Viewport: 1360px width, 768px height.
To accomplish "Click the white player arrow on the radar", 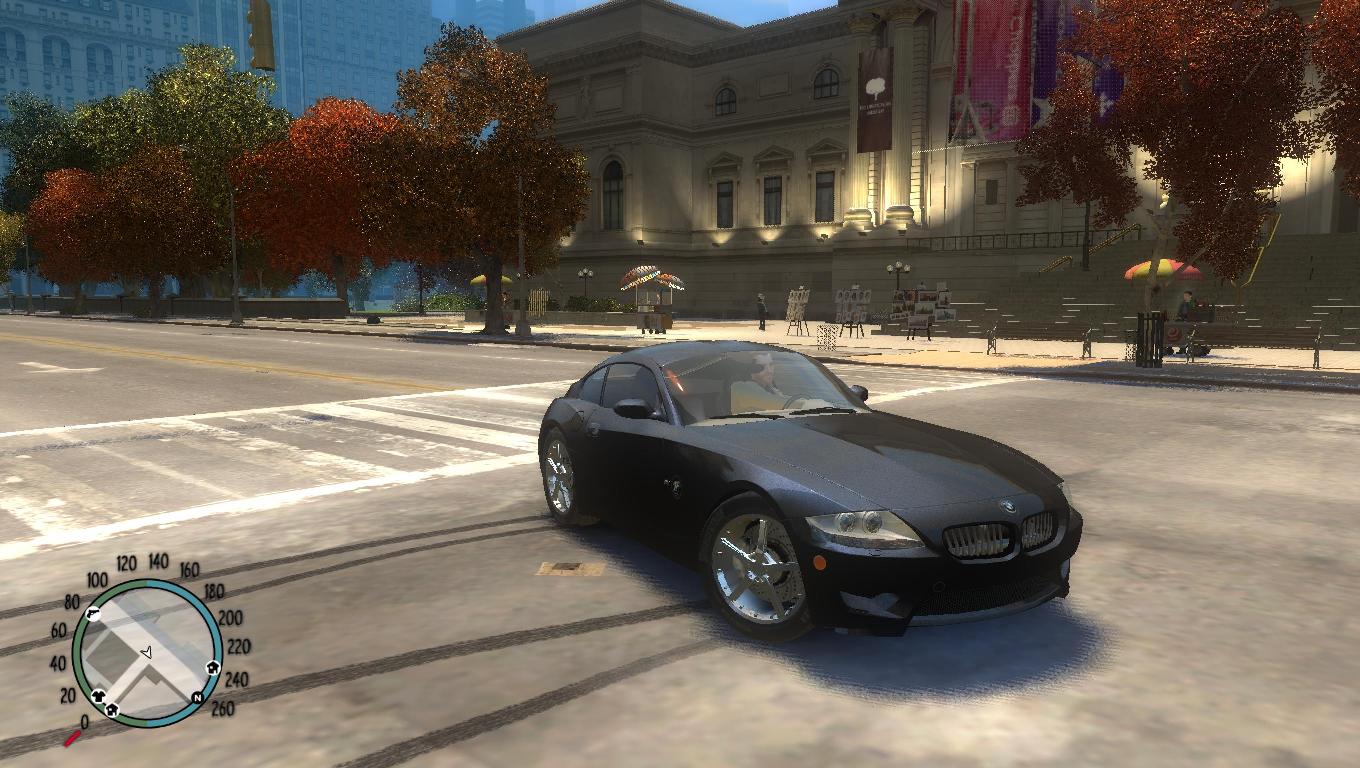I will 146,652.
